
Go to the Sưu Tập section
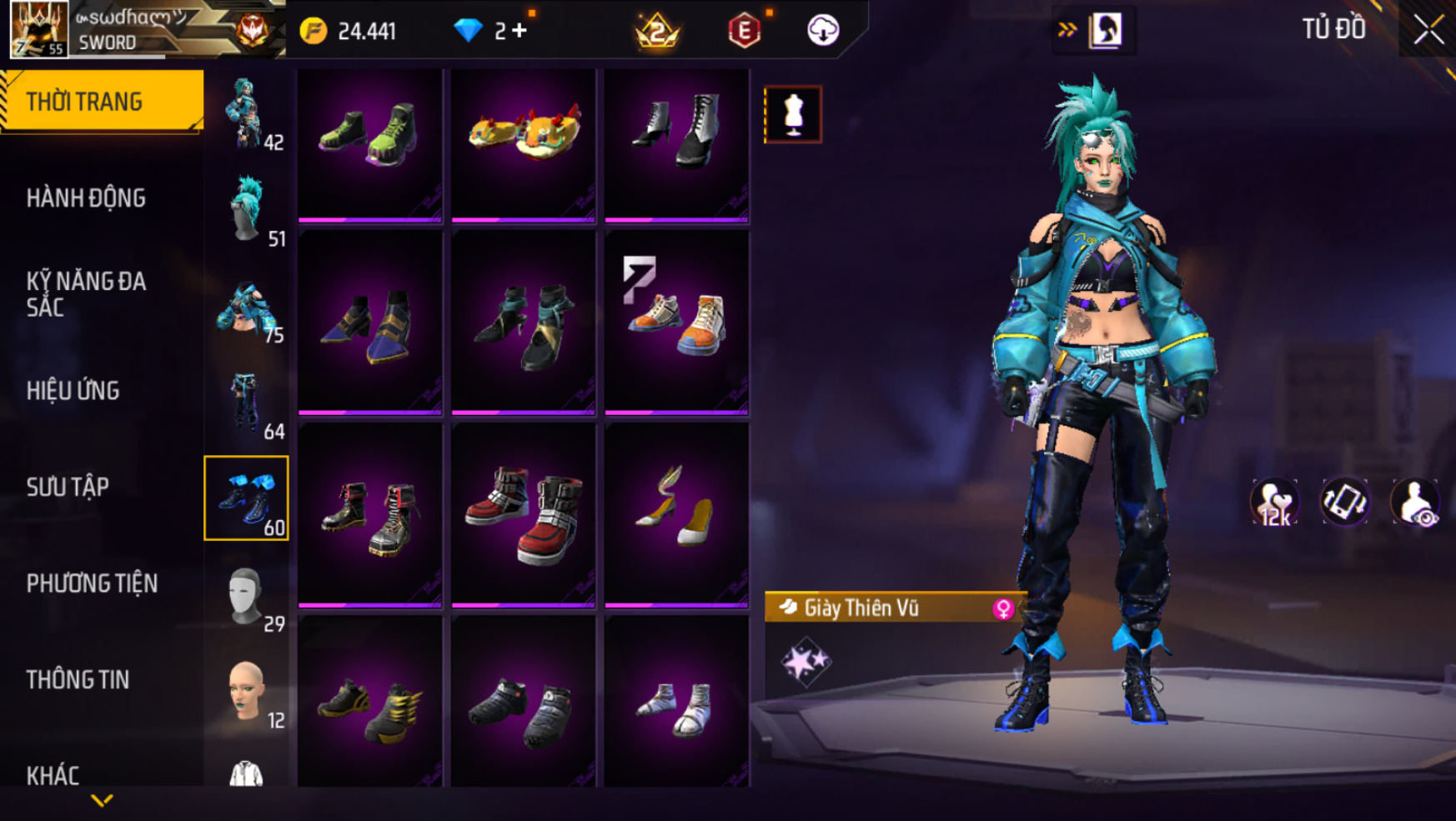tap(68, 487)
